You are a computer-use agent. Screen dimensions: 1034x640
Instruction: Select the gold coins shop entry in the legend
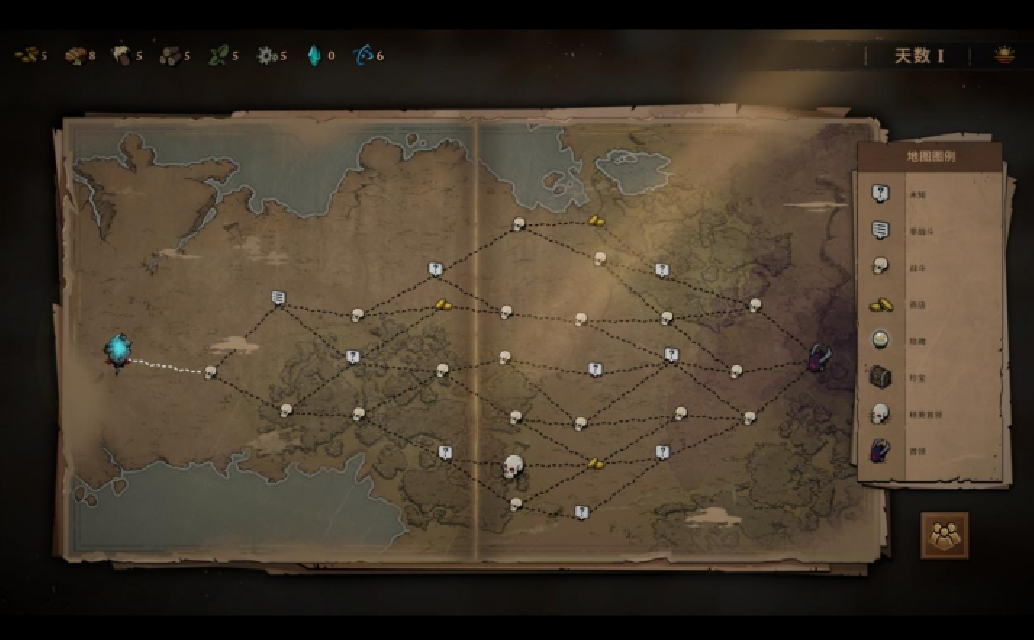click(880, 303)
